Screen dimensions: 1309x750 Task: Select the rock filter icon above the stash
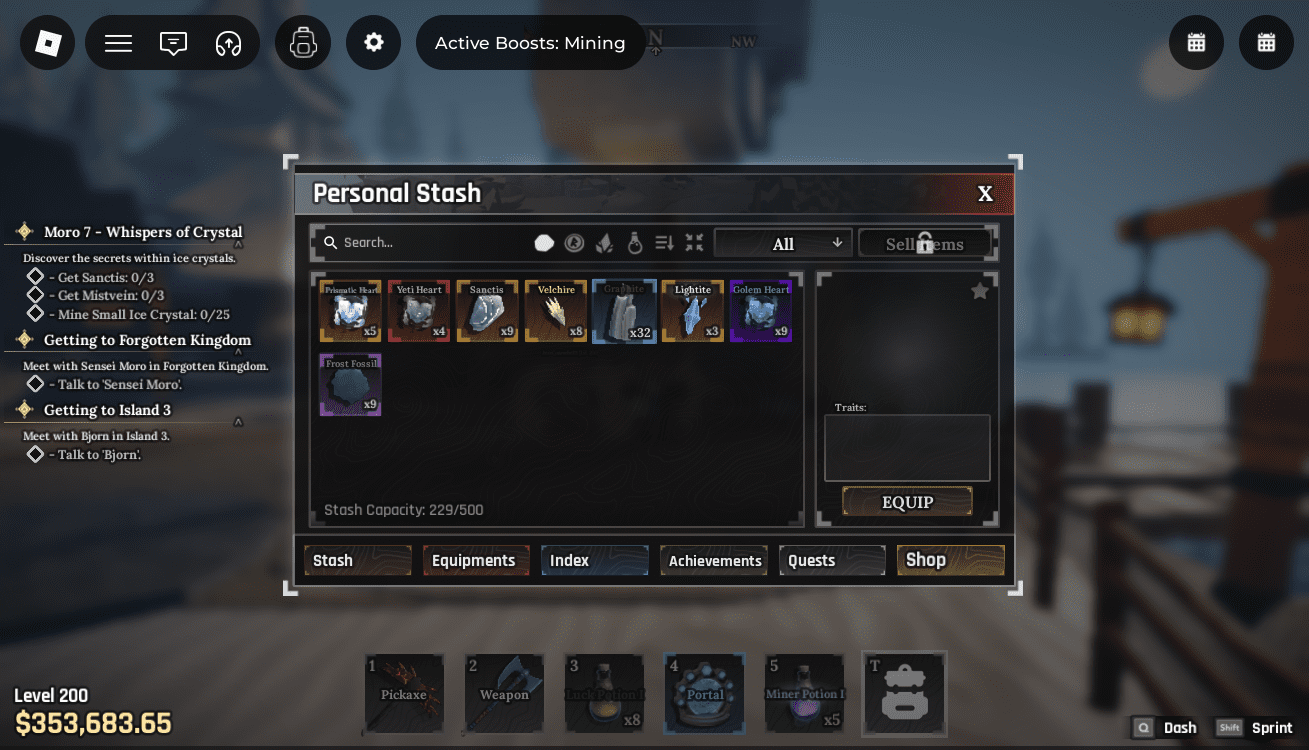(544, 243)
